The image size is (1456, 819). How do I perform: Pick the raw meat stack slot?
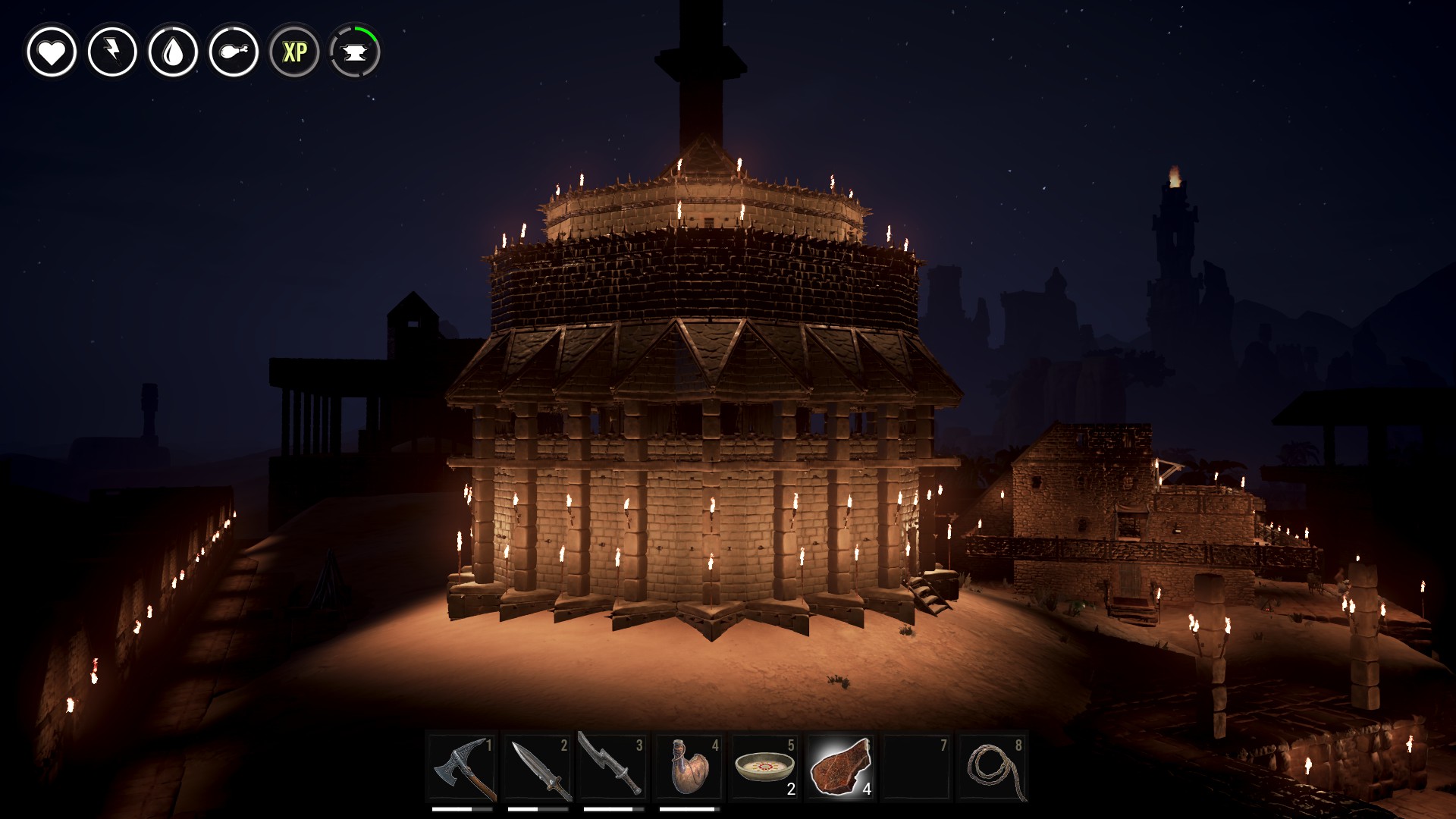click(840, 767)
